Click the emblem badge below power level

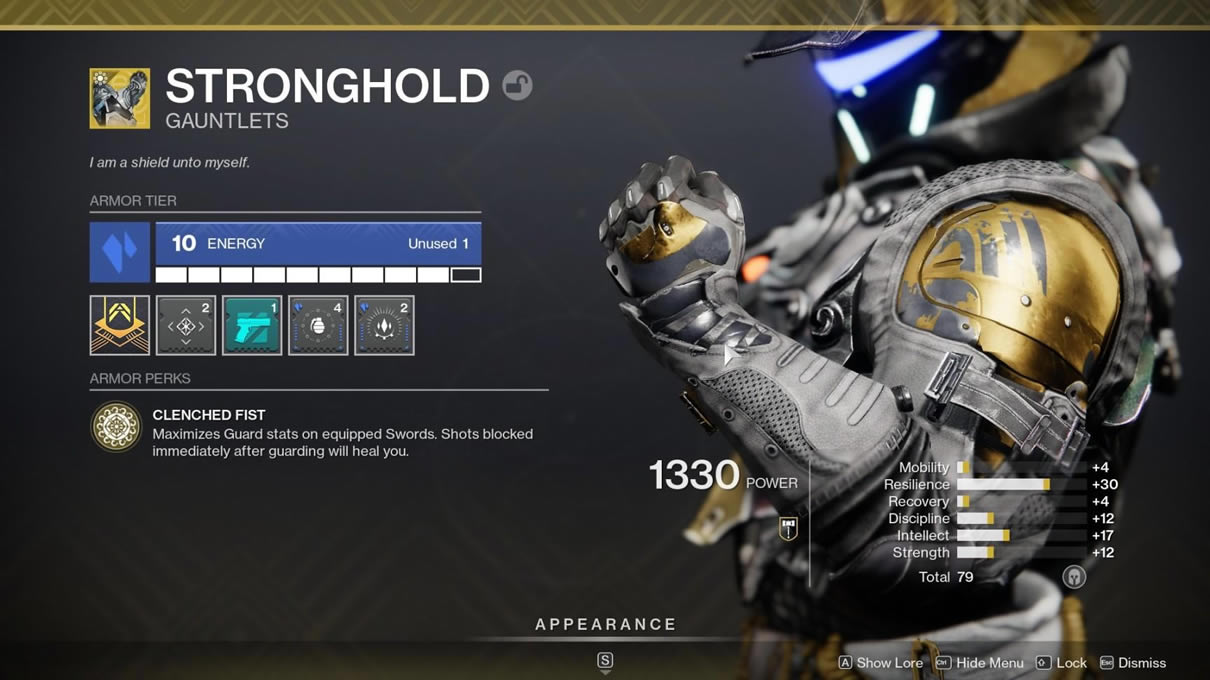(x=788, y=528)
